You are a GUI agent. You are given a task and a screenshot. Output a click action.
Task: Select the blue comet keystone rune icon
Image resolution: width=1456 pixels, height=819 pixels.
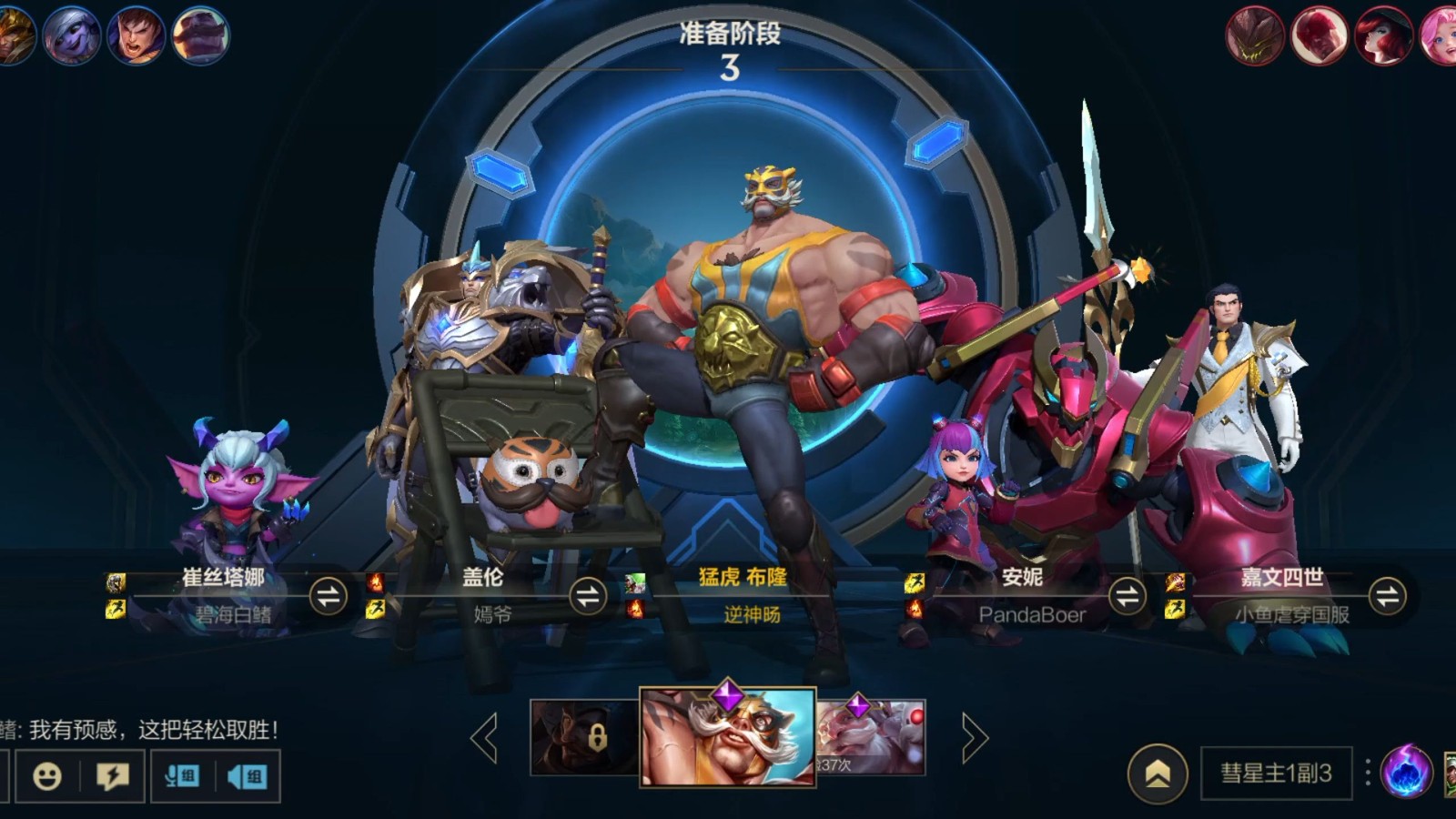[x=1405, y=772]
